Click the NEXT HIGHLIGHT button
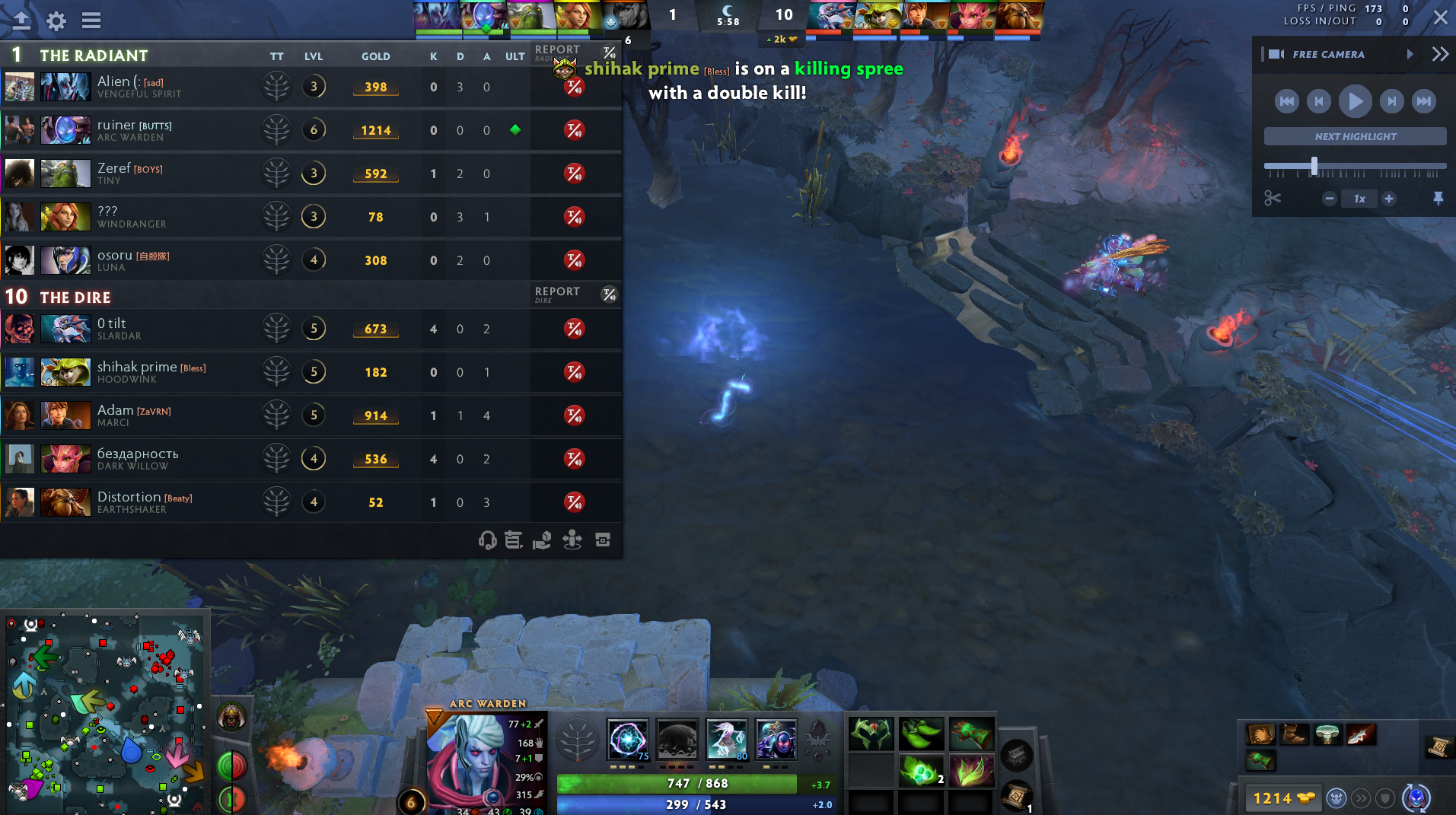This screenshot has height=815, width=1456. [1354, 135]
